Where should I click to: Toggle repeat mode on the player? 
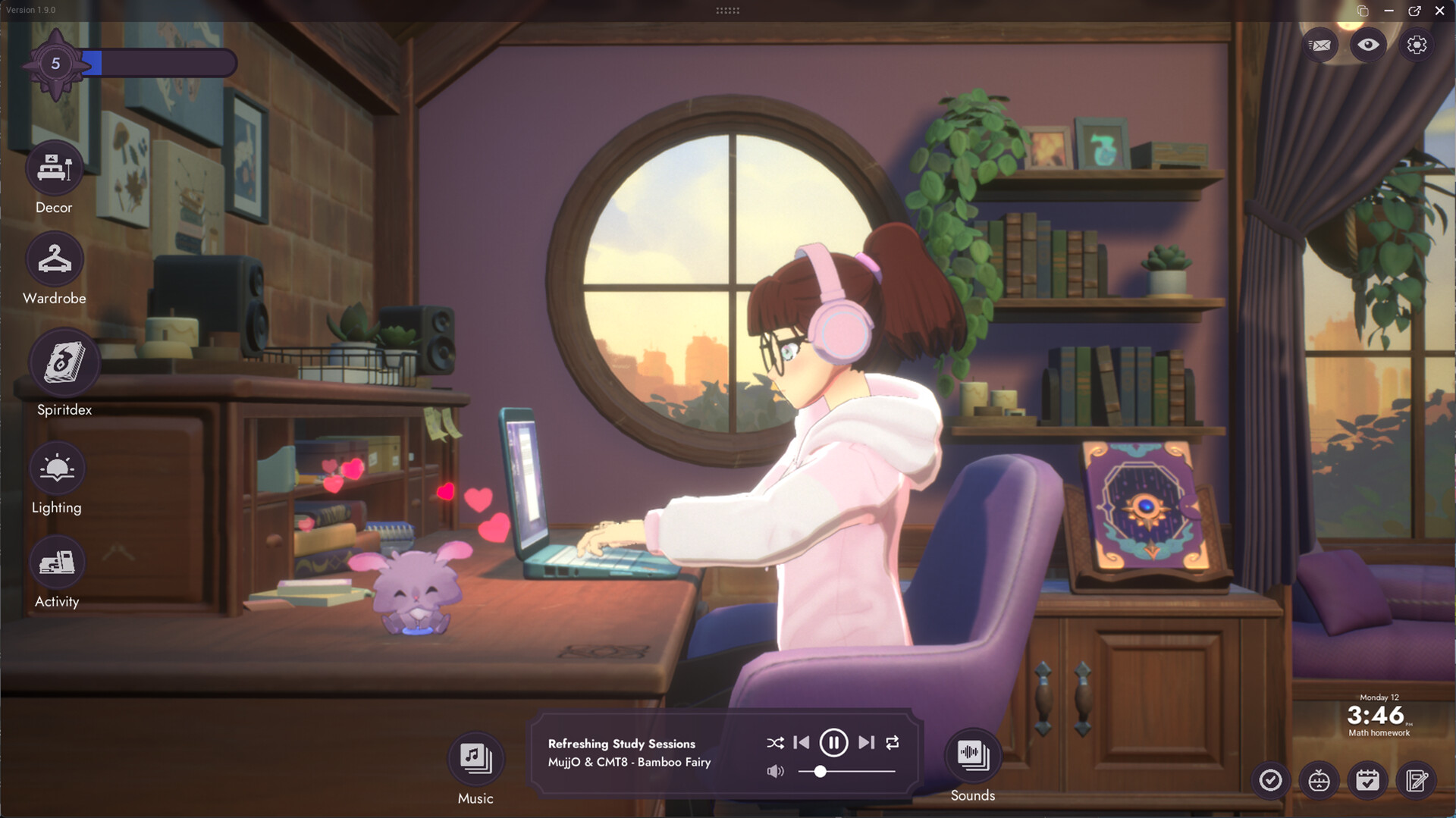(893, 743)
